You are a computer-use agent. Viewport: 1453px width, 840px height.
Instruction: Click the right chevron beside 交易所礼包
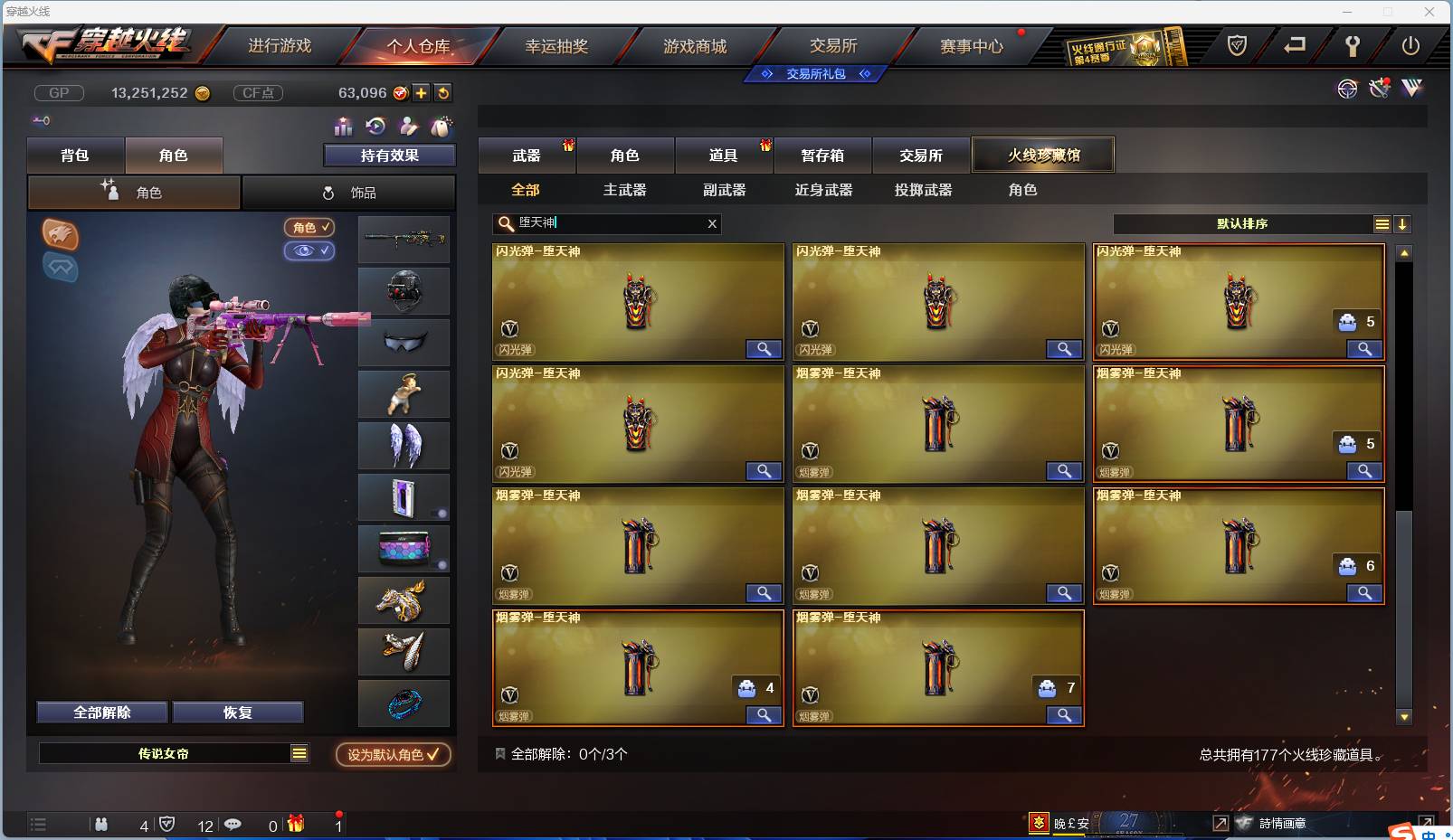[866, 73]
